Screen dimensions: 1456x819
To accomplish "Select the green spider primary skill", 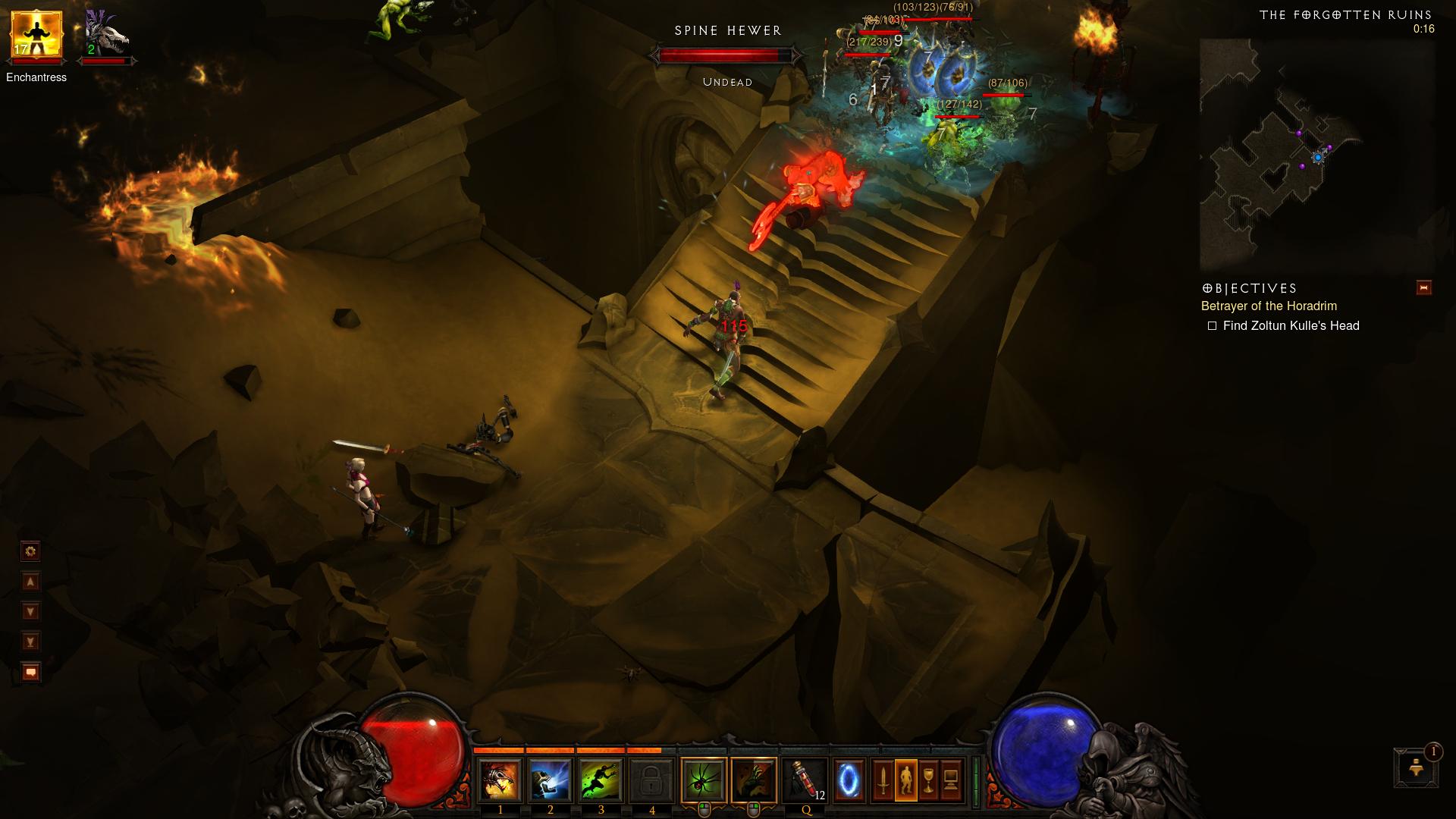I will point(704,780).
